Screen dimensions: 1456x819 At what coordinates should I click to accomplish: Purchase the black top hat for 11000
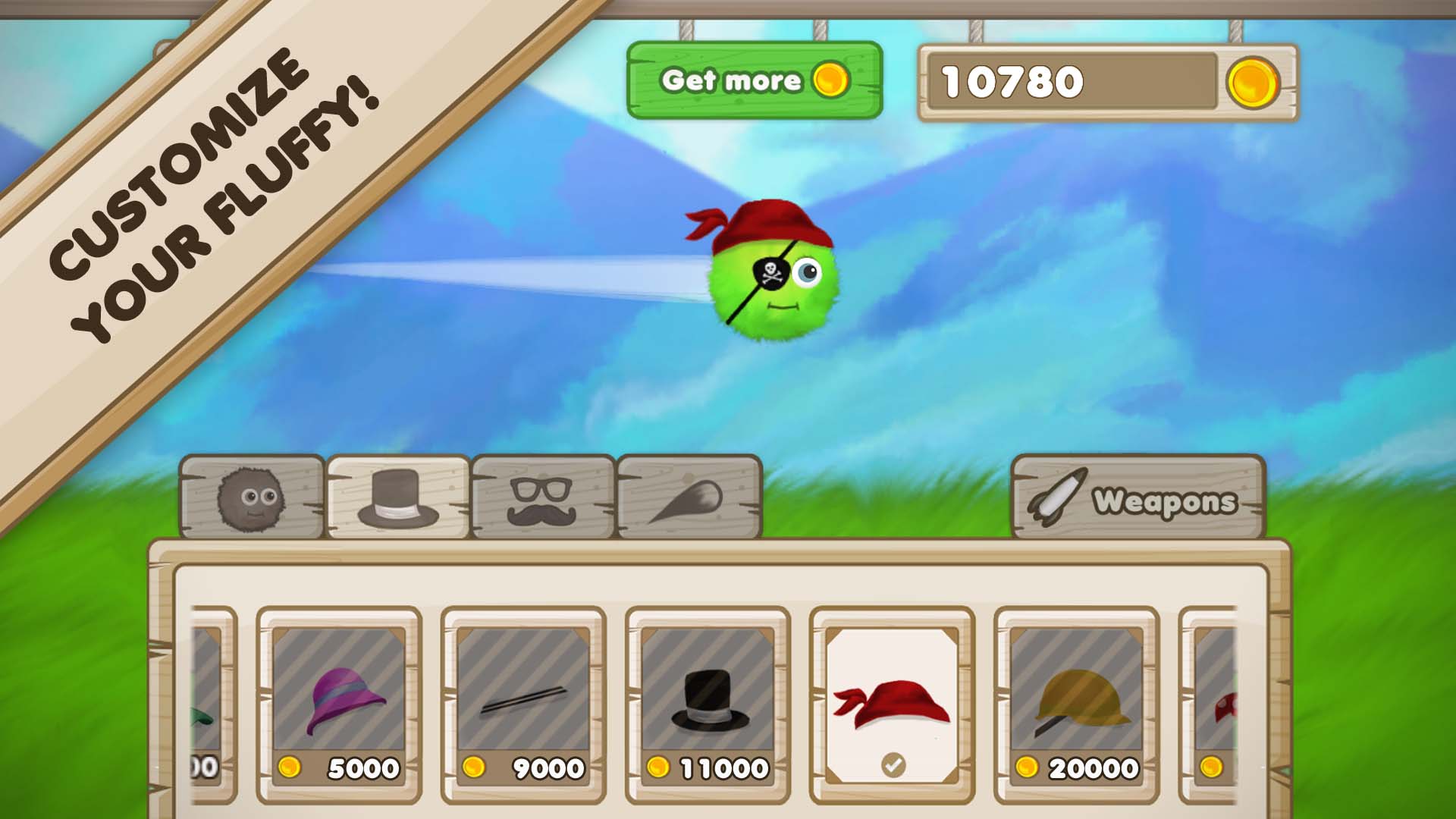click(708, 705)
